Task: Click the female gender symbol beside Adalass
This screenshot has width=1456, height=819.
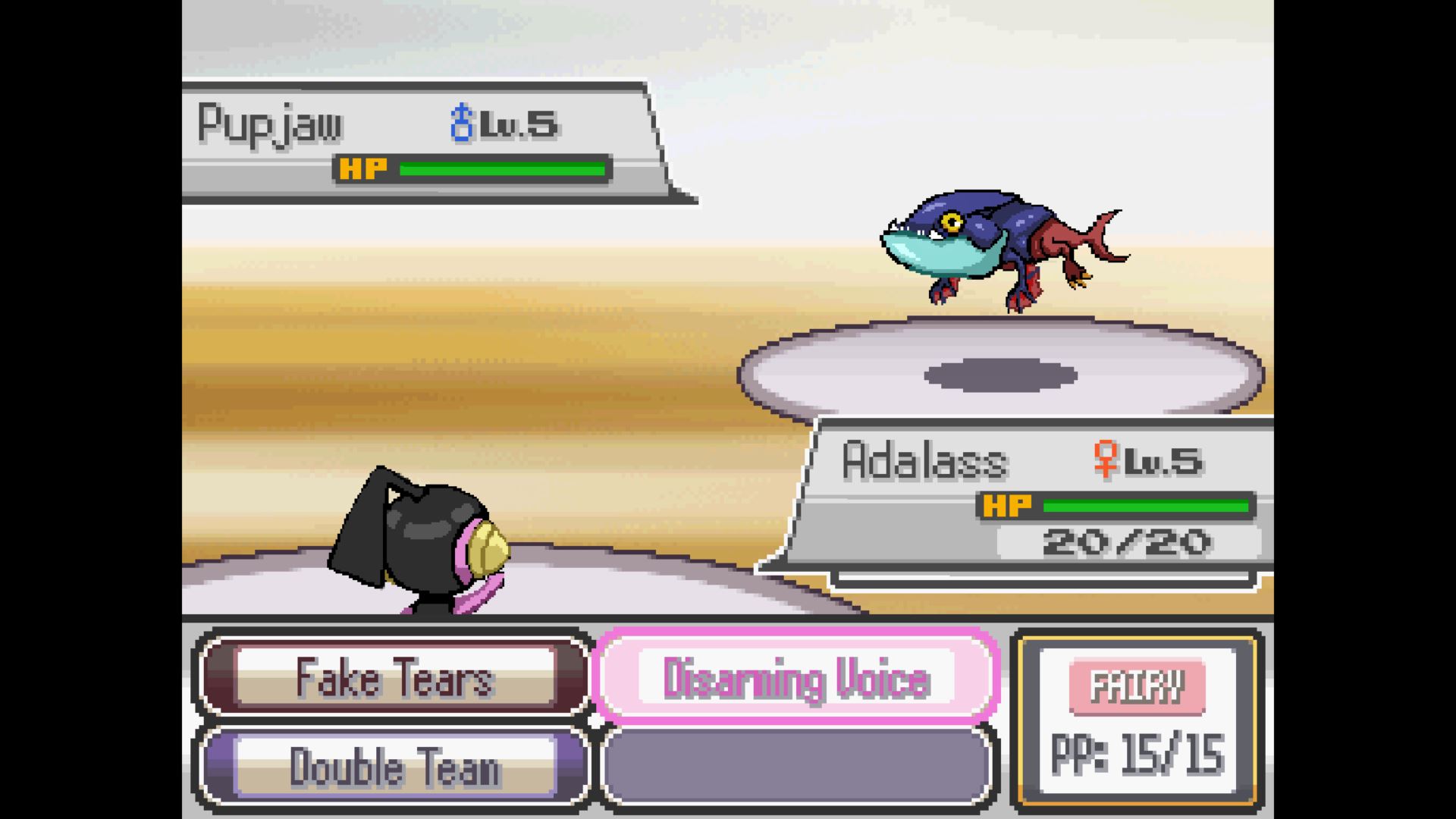Action: (x=1106, y=460)
